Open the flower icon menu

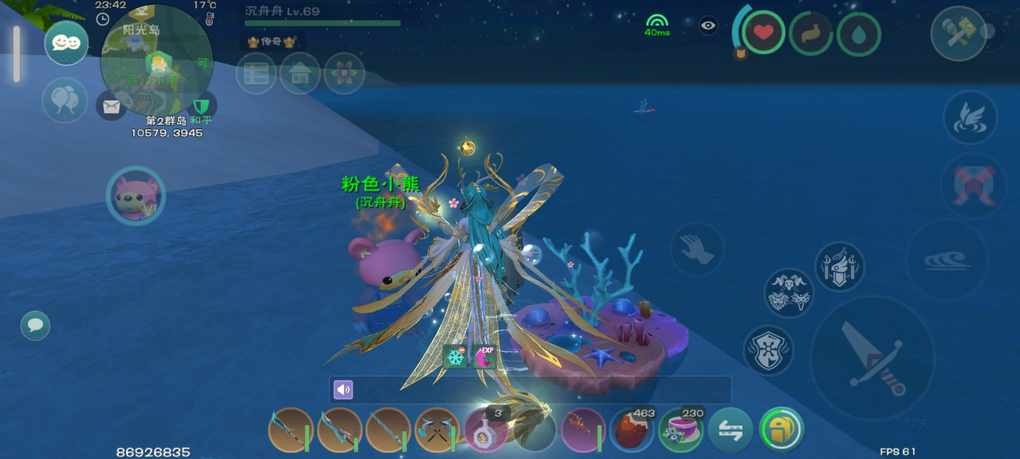coord(344,74)
